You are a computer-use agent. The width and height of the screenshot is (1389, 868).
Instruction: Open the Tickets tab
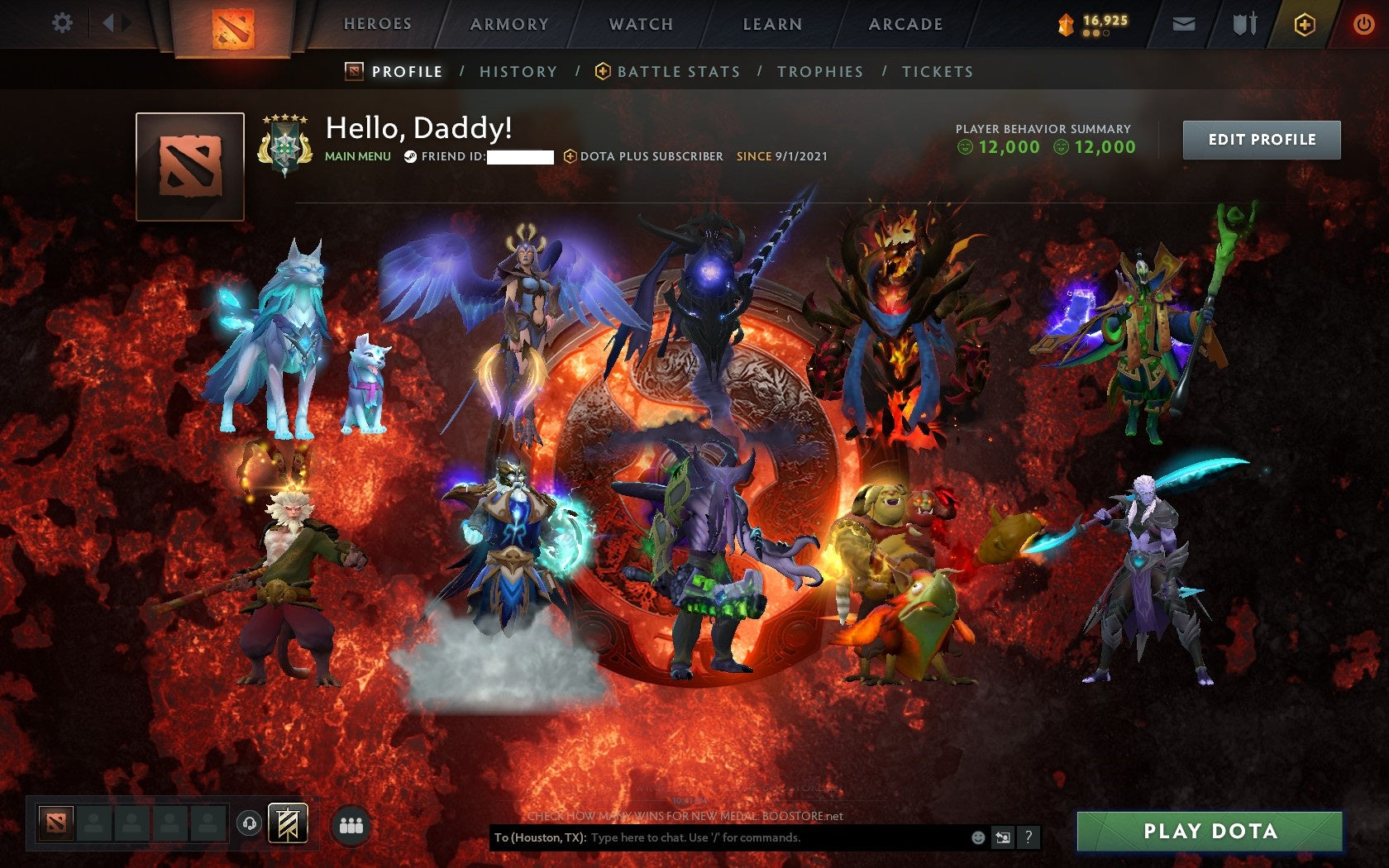point(938,72)
